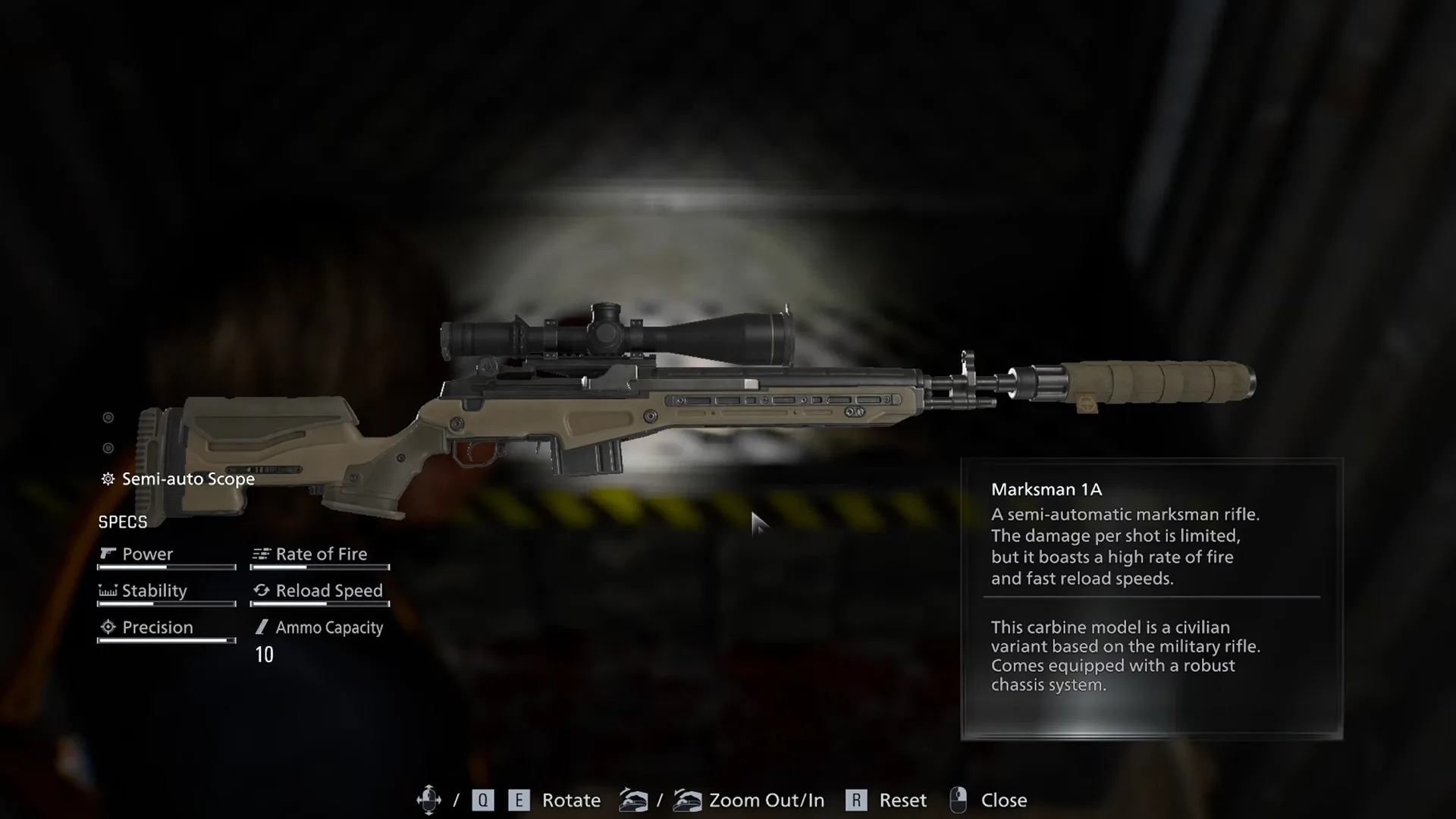The image size is (1456, 819).
Task: Click the Stability spec icon
Action: coord(108,591)
